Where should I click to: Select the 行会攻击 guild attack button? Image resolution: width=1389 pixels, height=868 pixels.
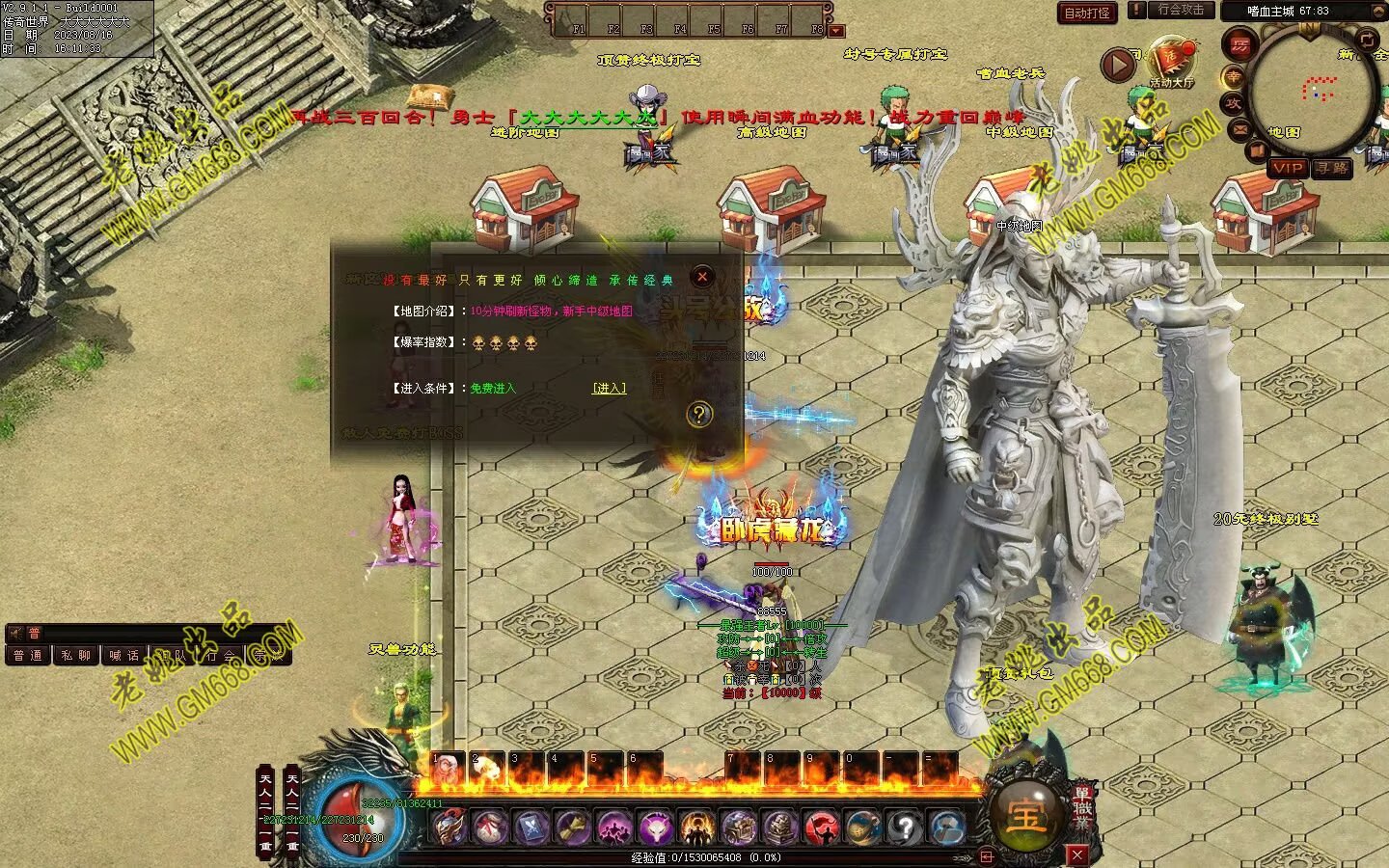pyautogui.click(x=1180, y=10)
